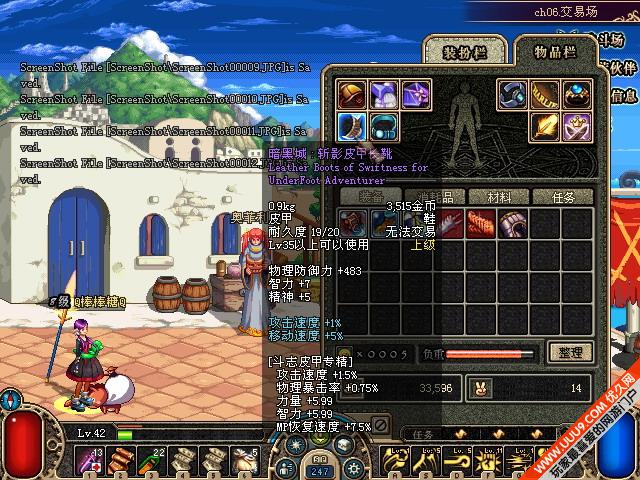This screenshot has height=480, width=640.
Task: Use the money sack hotbar item
Action: click(x=242, y=461)
